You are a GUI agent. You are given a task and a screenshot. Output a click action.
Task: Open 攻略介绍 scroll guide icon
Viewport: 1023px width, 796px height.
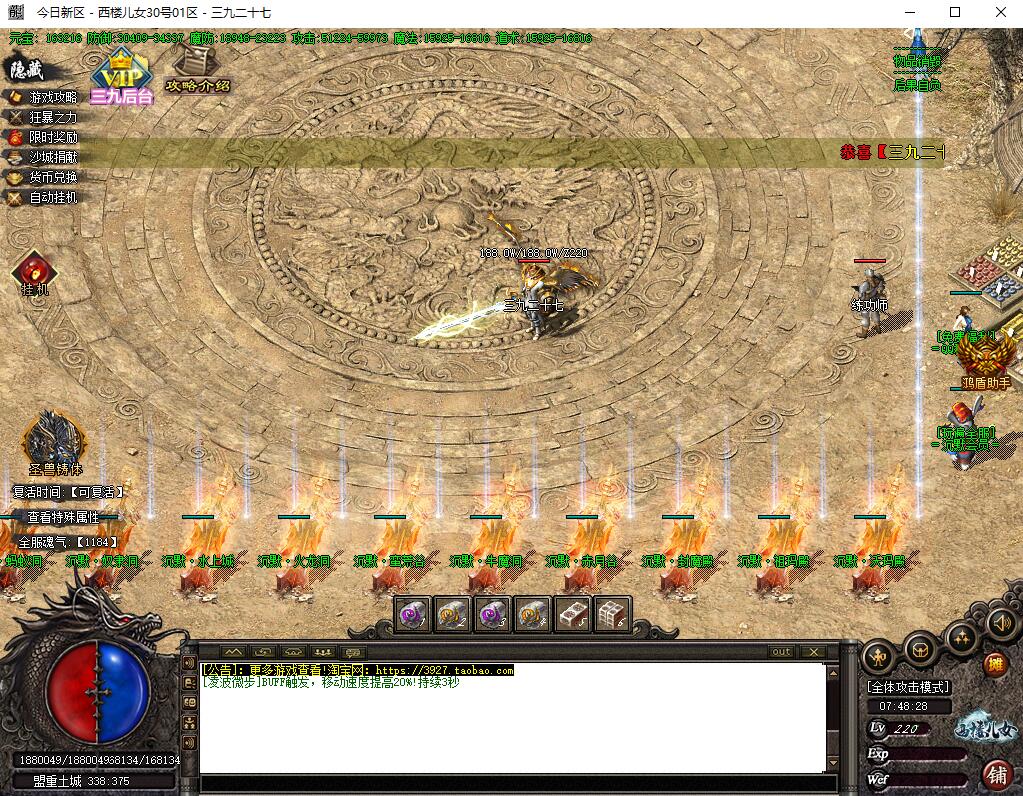[x=197, y=73]
